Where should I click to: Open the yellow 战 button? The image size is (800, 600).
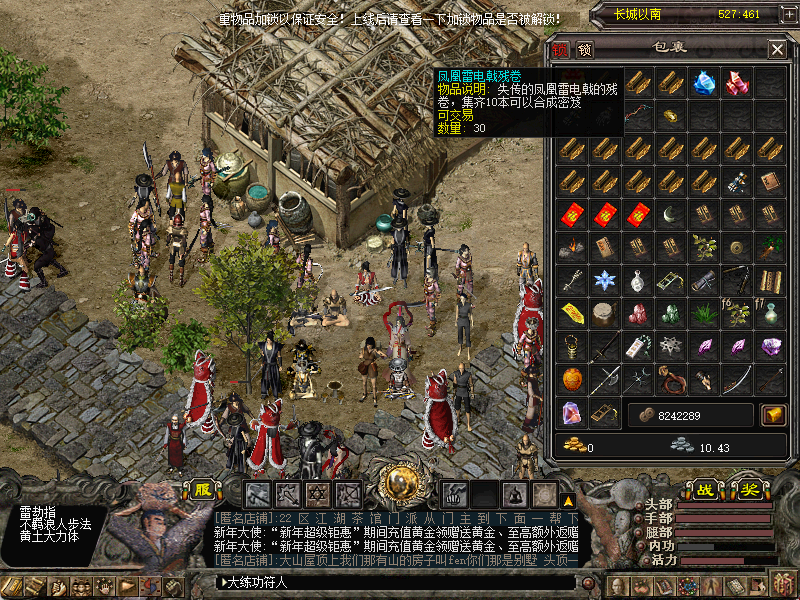(x=706, y=491)
